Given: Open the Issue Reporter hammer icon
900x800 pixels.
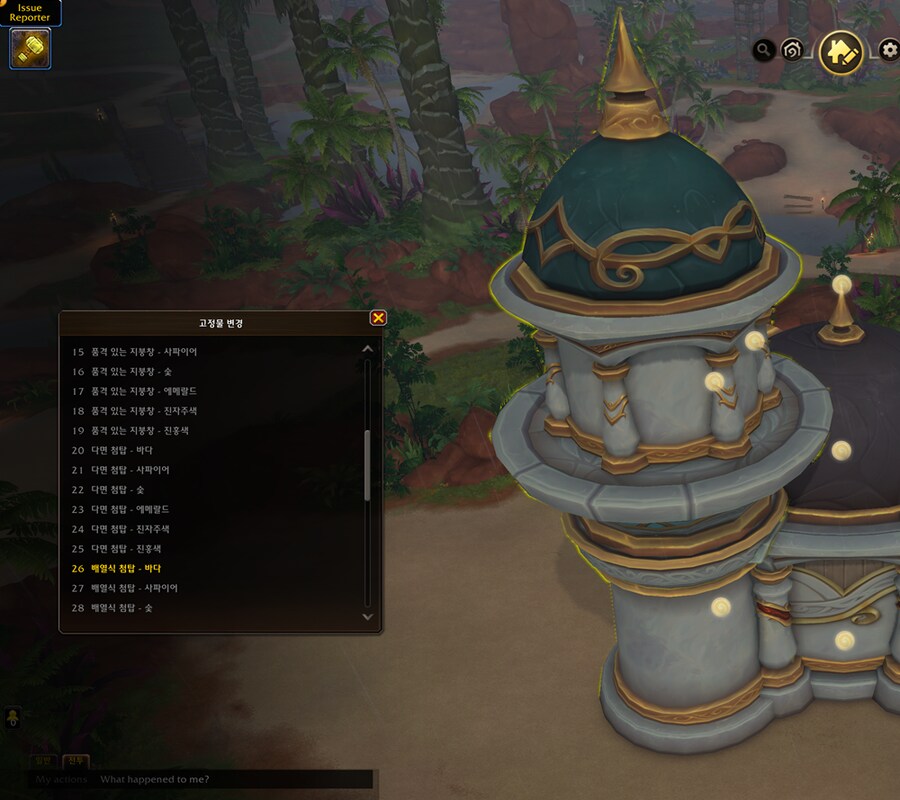Looking at the screenshot, I should pyautogui.click(x=31, y=48).
